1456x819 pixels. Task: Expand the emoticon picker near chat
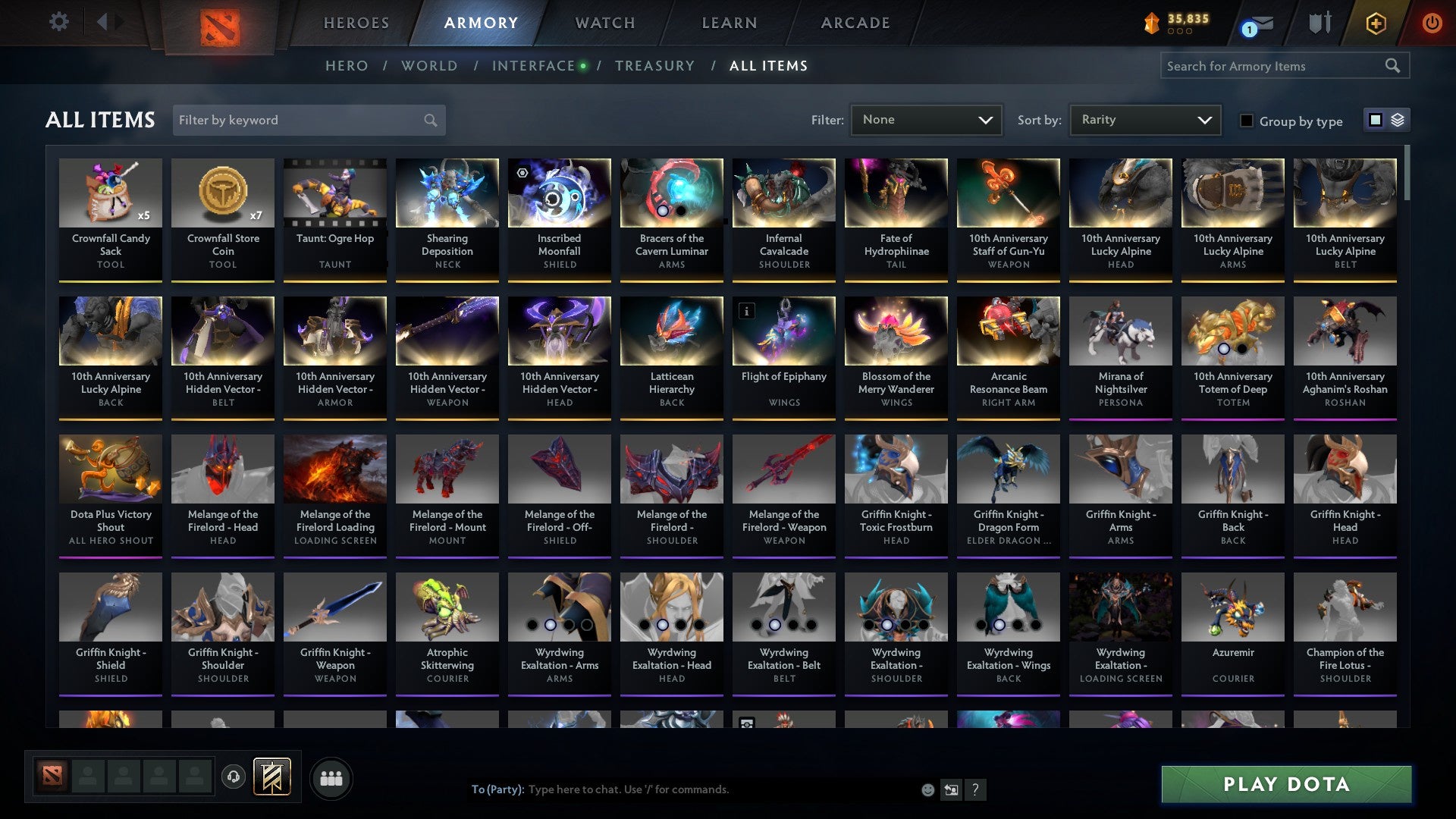point(927,789)
